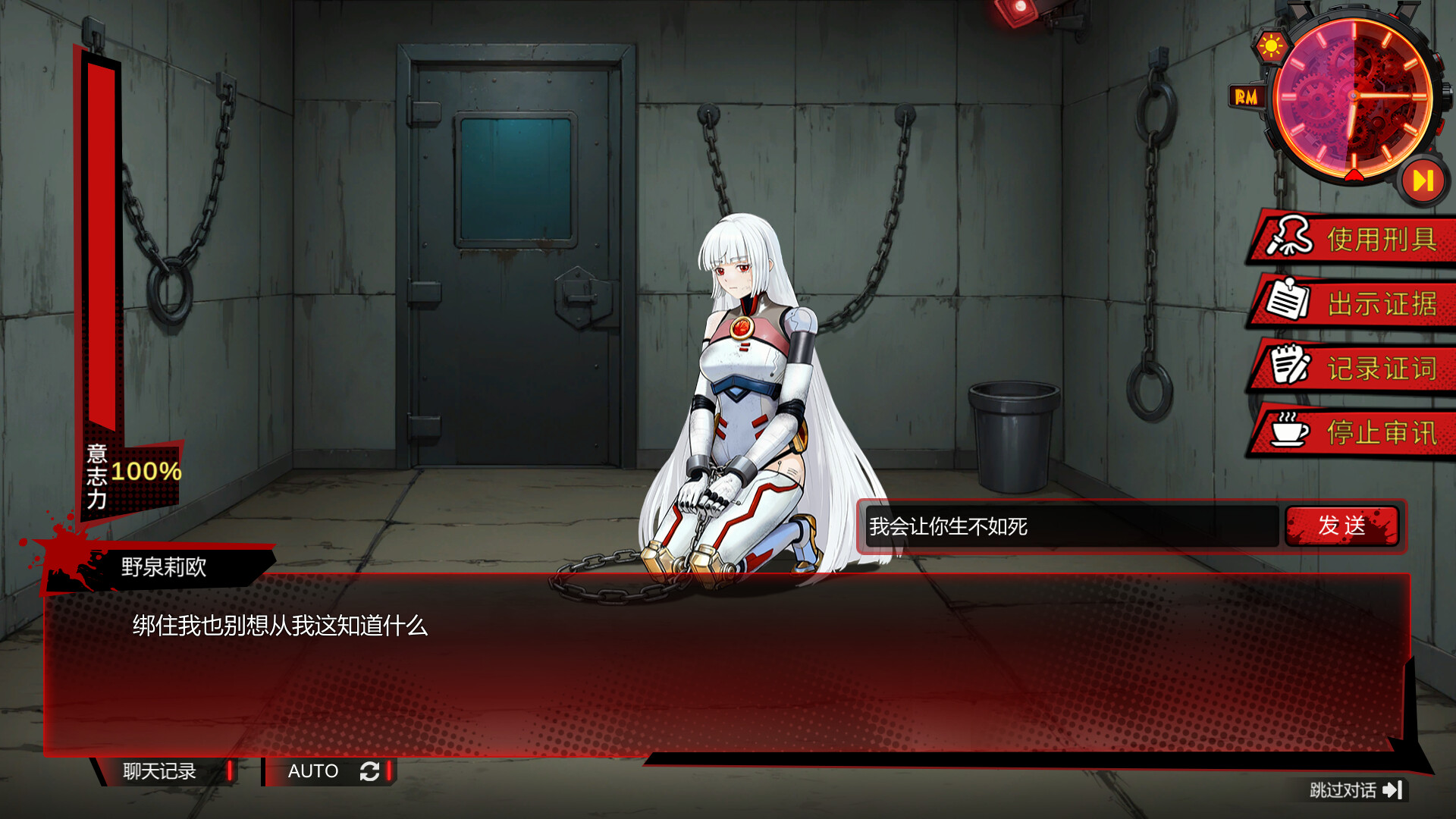This screenshot has height=819, width=1456.
Task: Click the fast-forward time button by the clock
Action: click(1422, 180)
